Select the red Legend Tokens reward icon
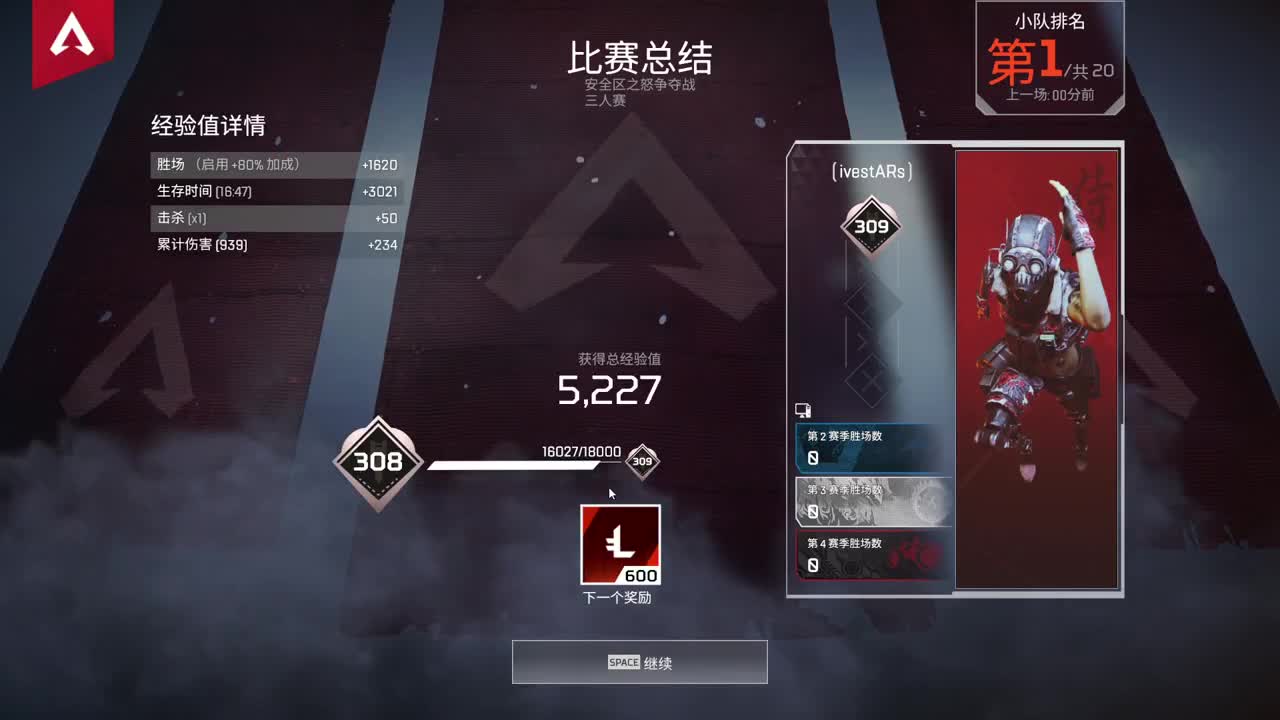 click(x=620, y=545)
